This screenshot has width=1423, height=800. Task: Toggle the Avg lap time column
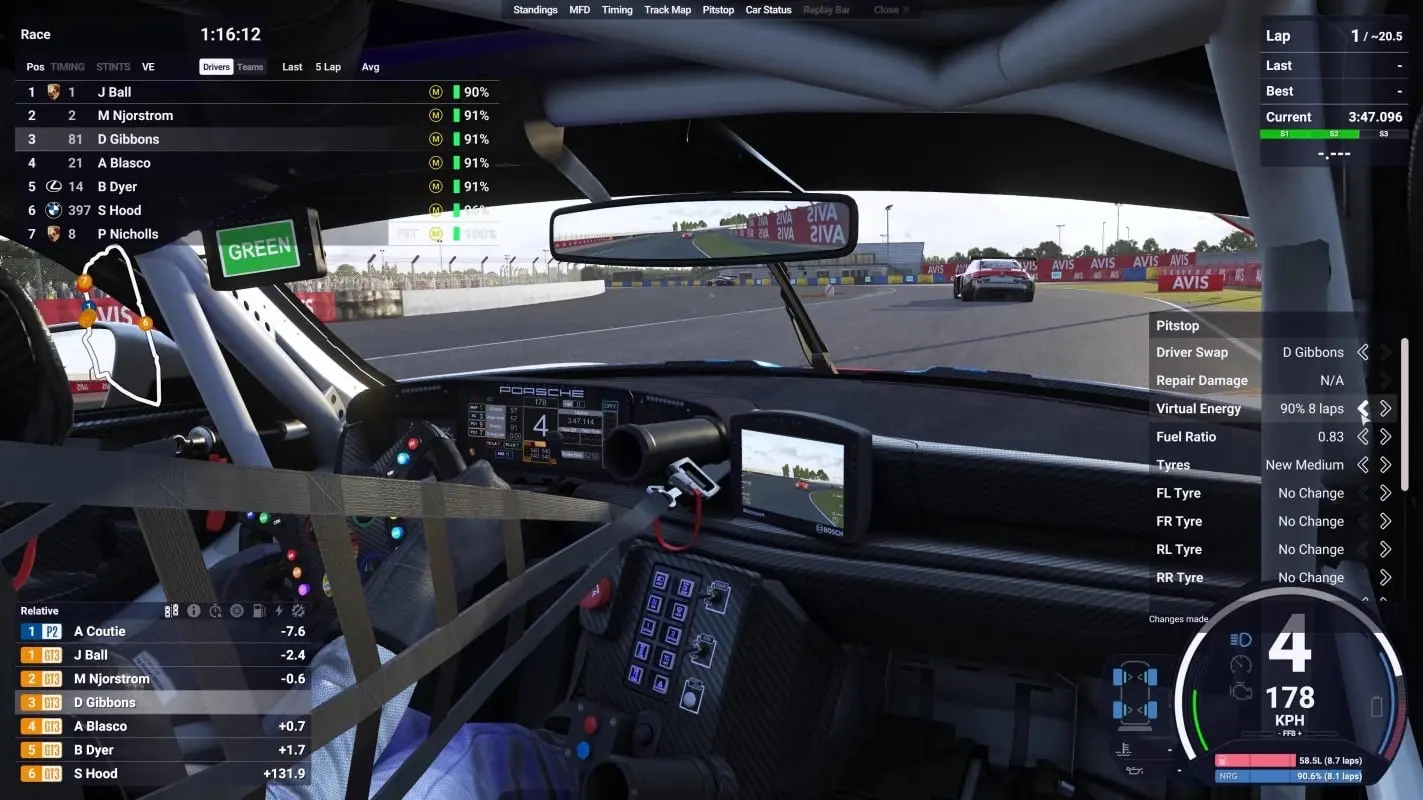click(x=370, y=66)
